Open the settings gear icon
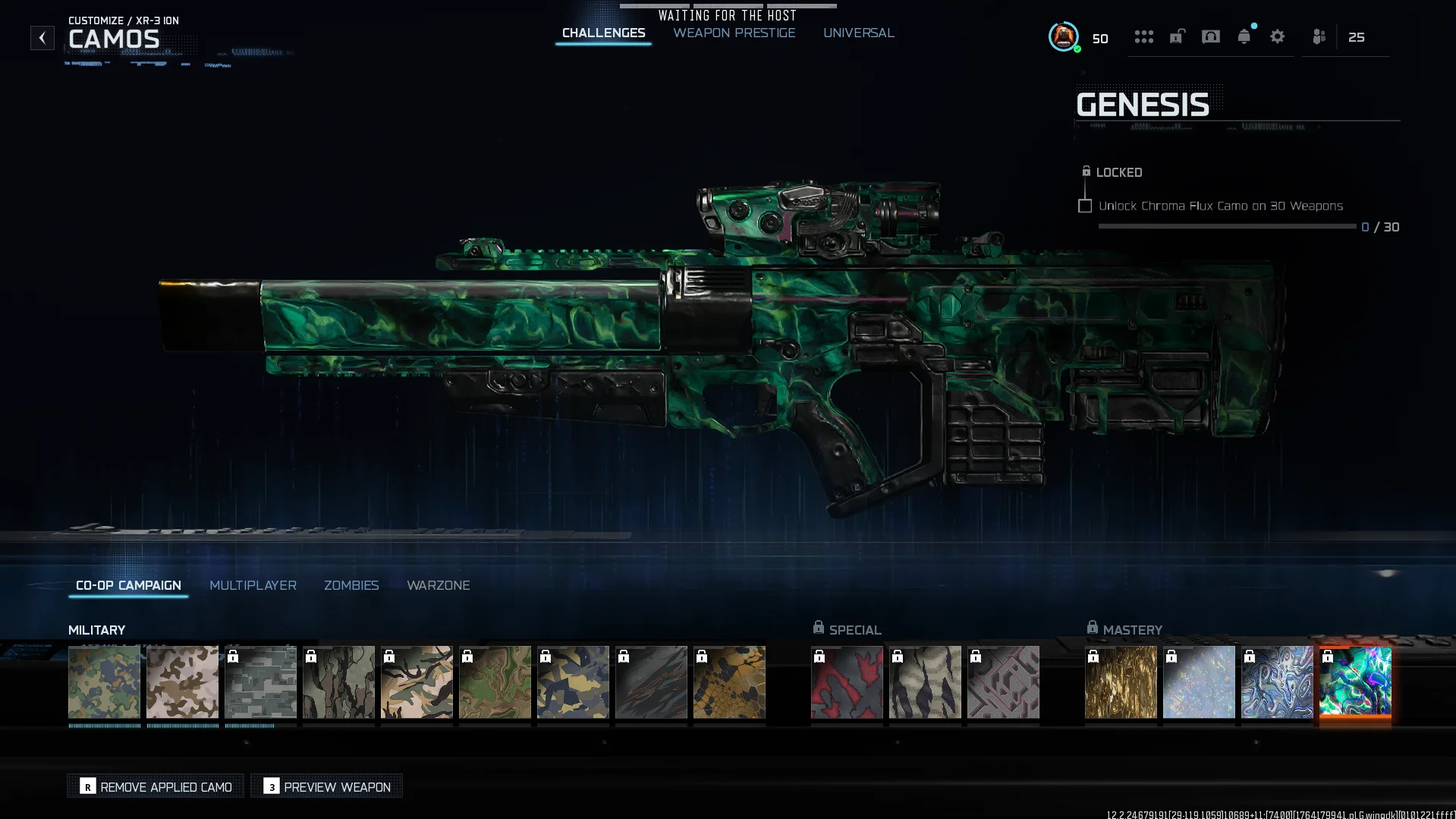 (x=1277, y=36)
